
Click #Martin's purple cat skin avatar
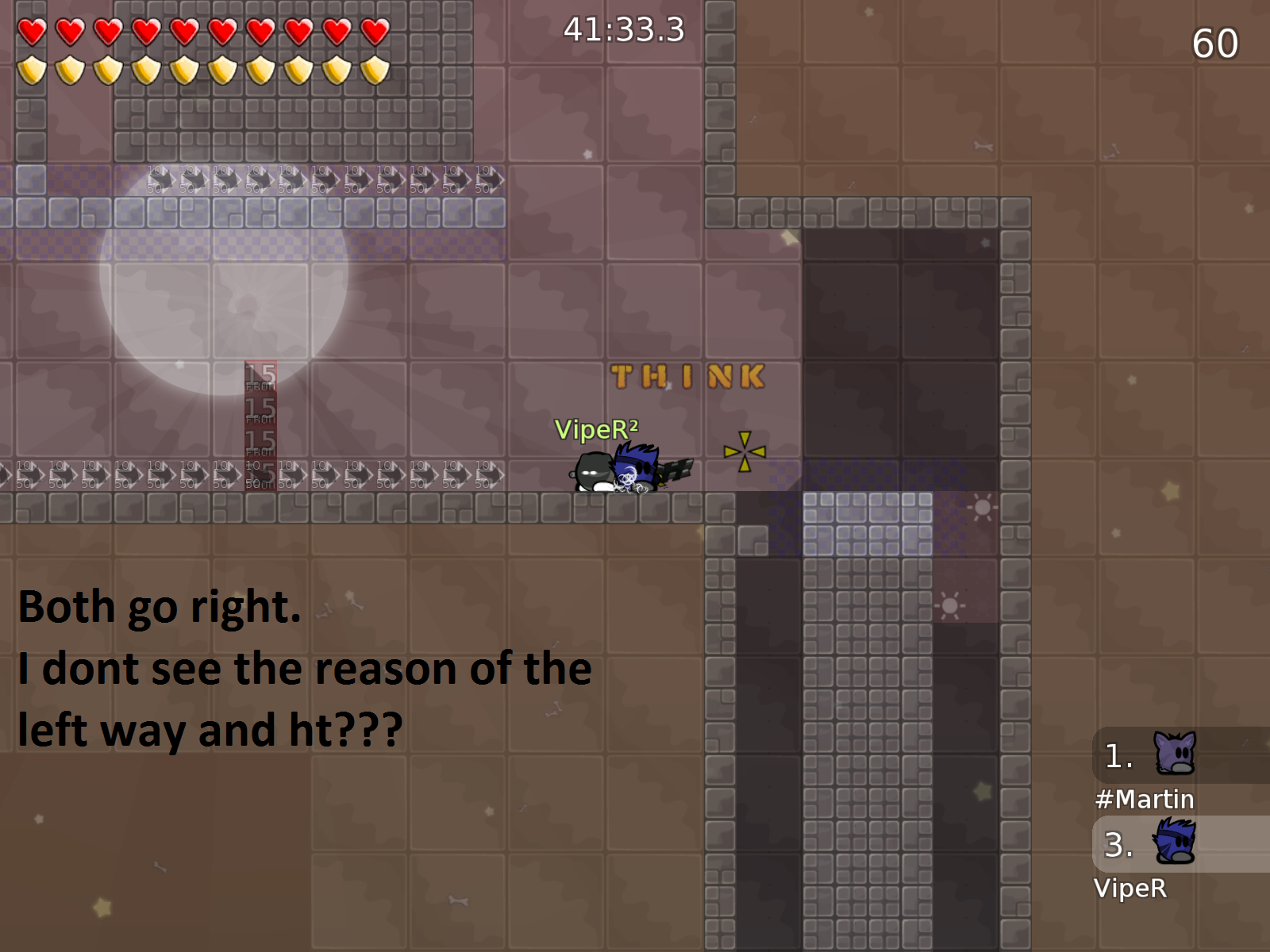pyautogui.click(x=1173, y=758)
